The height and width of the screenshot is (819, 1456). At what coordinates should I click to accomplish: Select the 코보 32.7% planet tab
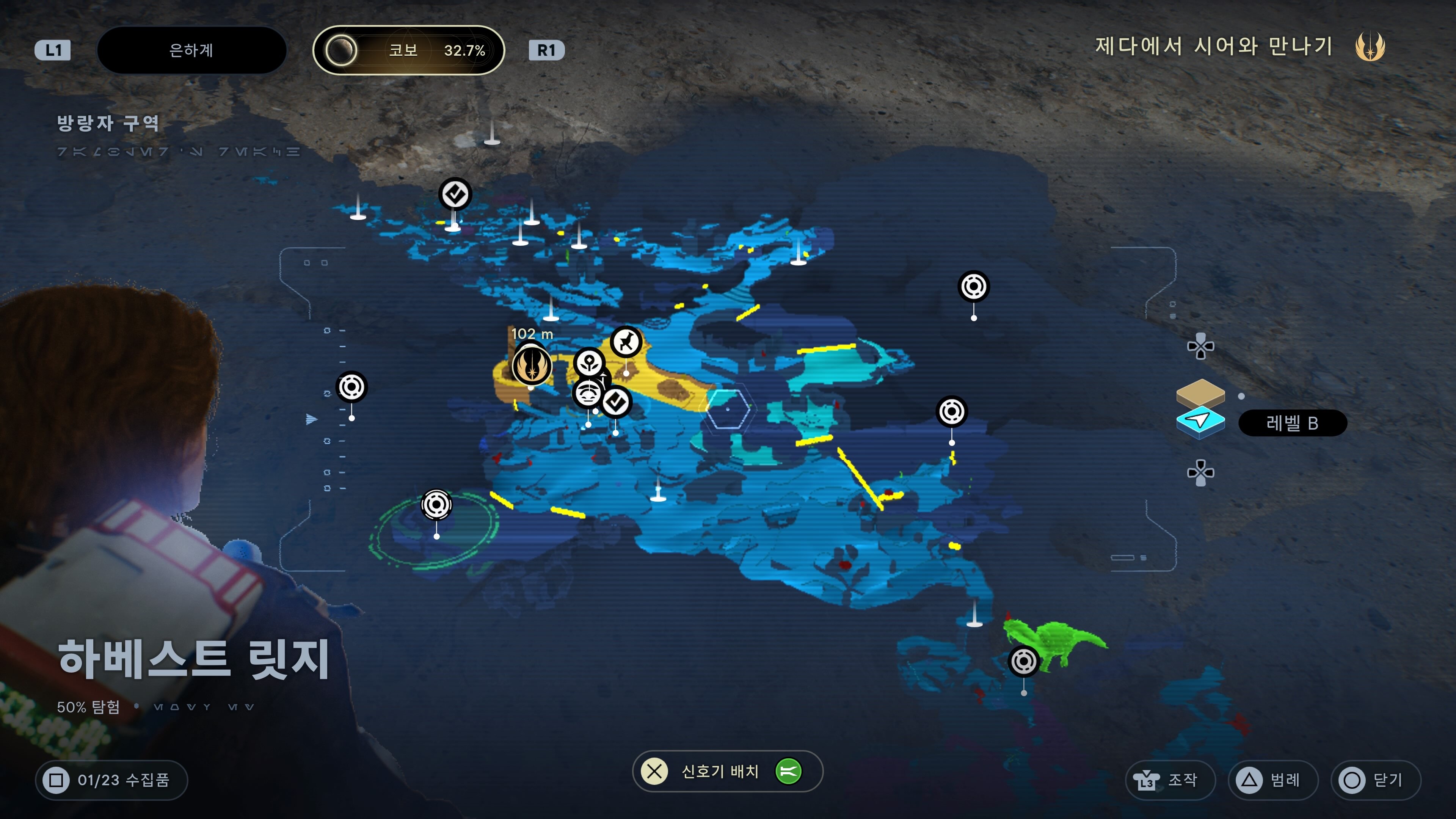pos(408,50)
